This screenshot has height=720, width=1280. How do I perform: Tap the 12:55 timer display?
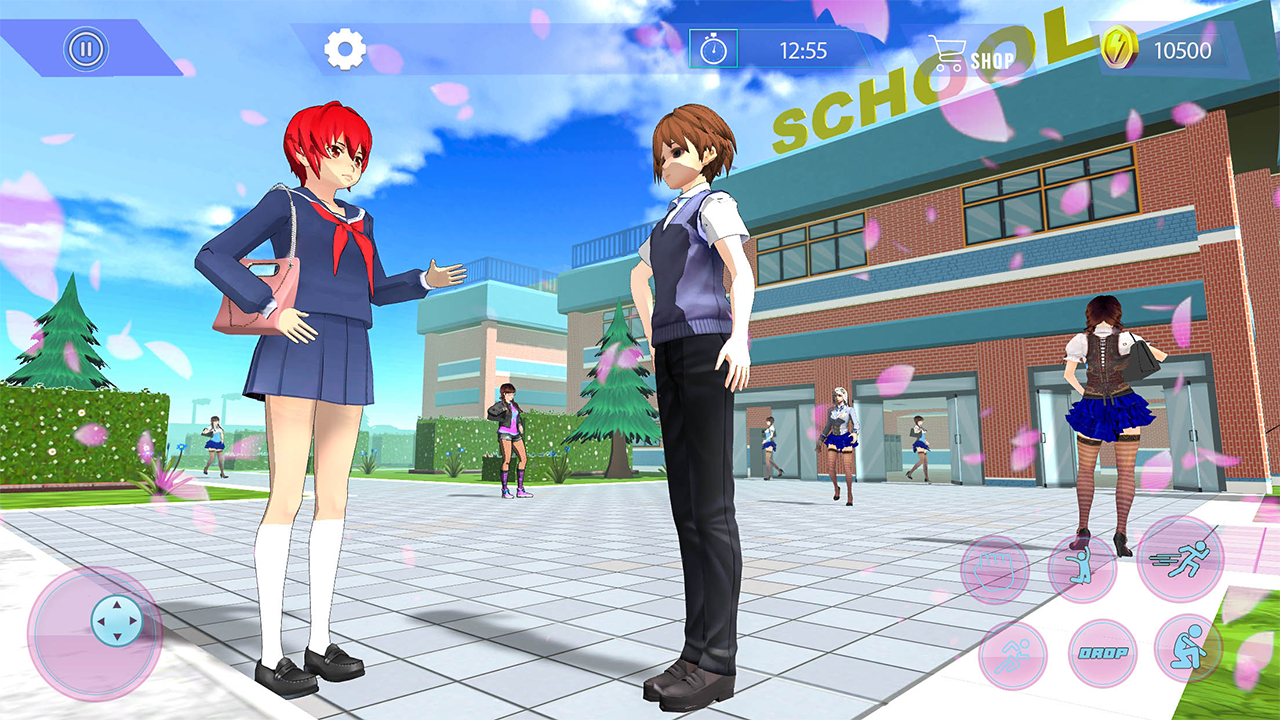(804, 48)
